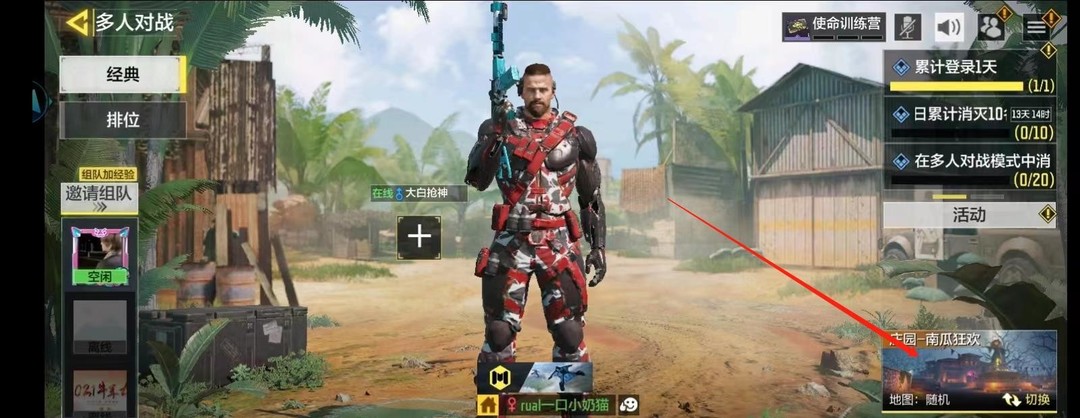Viewport: 1080px width, 418px height.
Task: Go back using the yellow arrow
Action: (x=76, y=22)
